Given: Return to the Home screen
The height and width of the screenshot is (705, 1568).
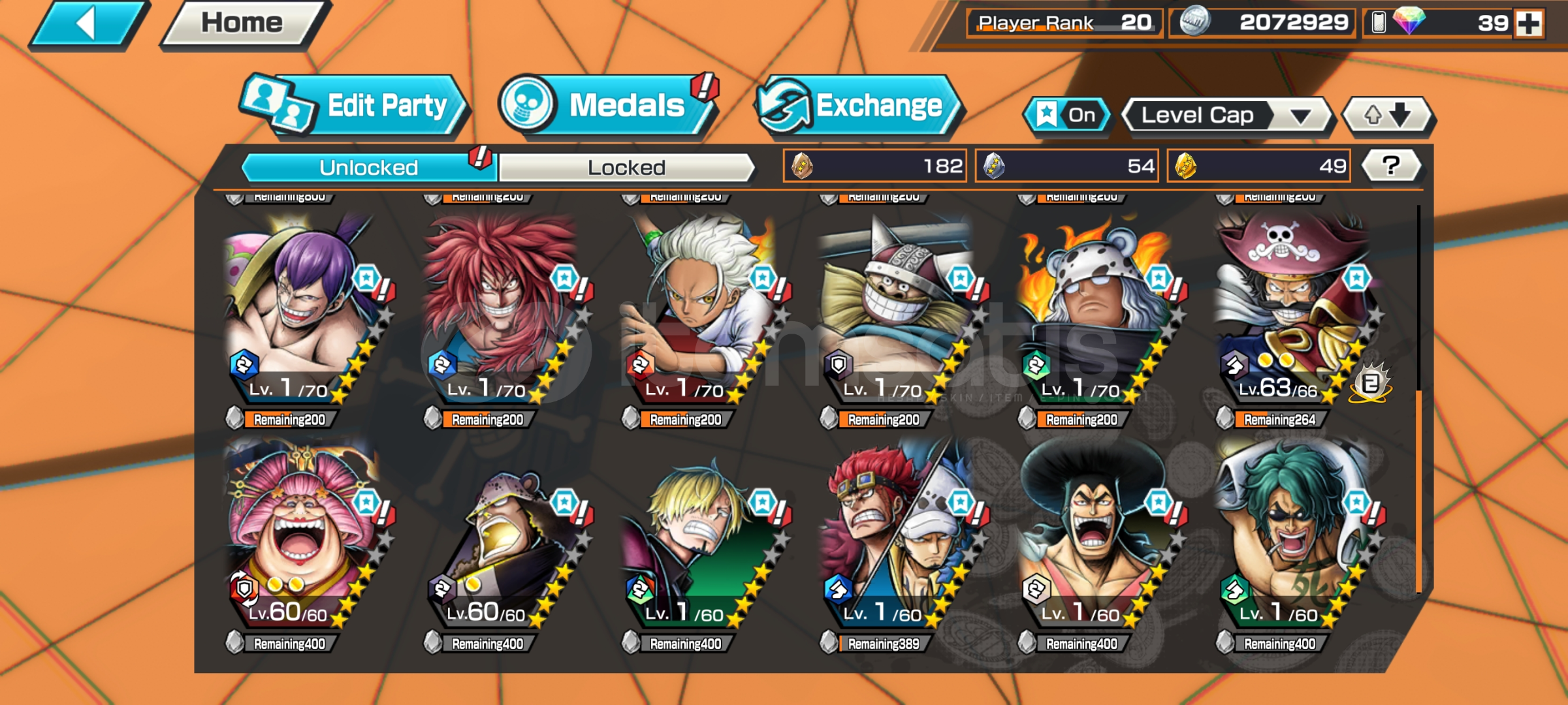Looking at the screenshot, I should 243,24.
